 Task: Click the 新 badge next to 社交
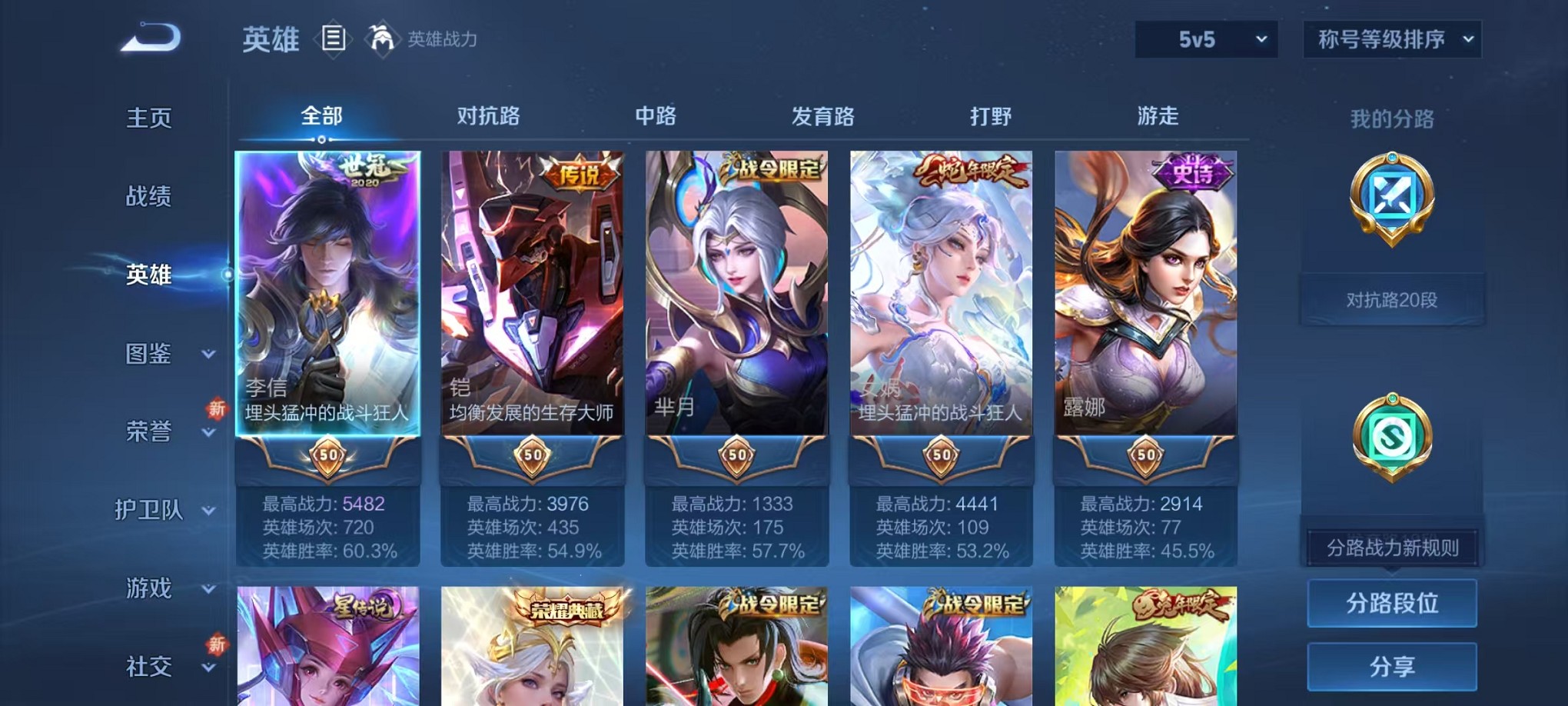[x=216, y=644]
